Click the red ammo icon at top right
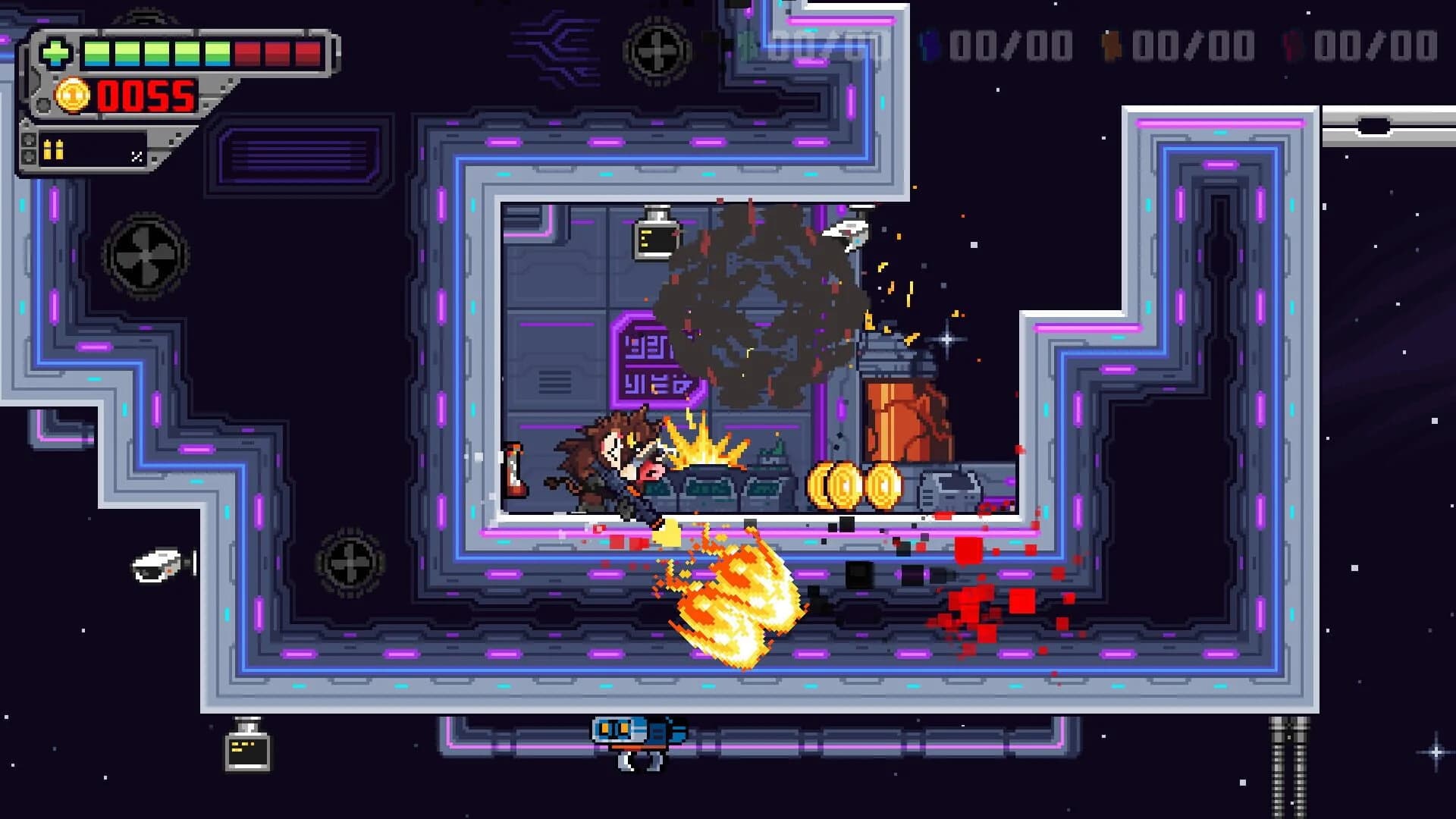 (1291, 45)
